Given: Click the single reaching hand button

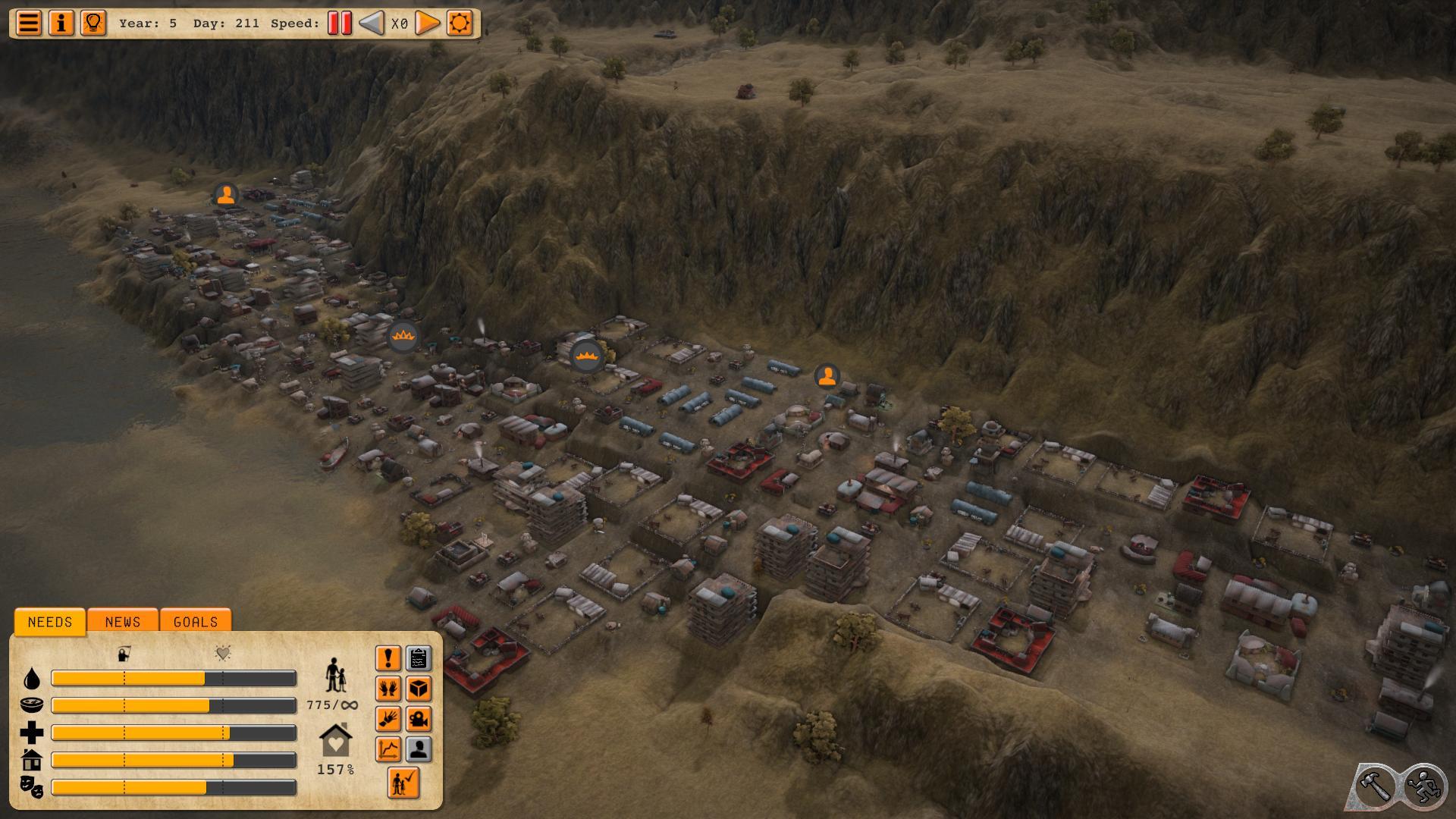Looking at the screenshot, I should (388, 719).
